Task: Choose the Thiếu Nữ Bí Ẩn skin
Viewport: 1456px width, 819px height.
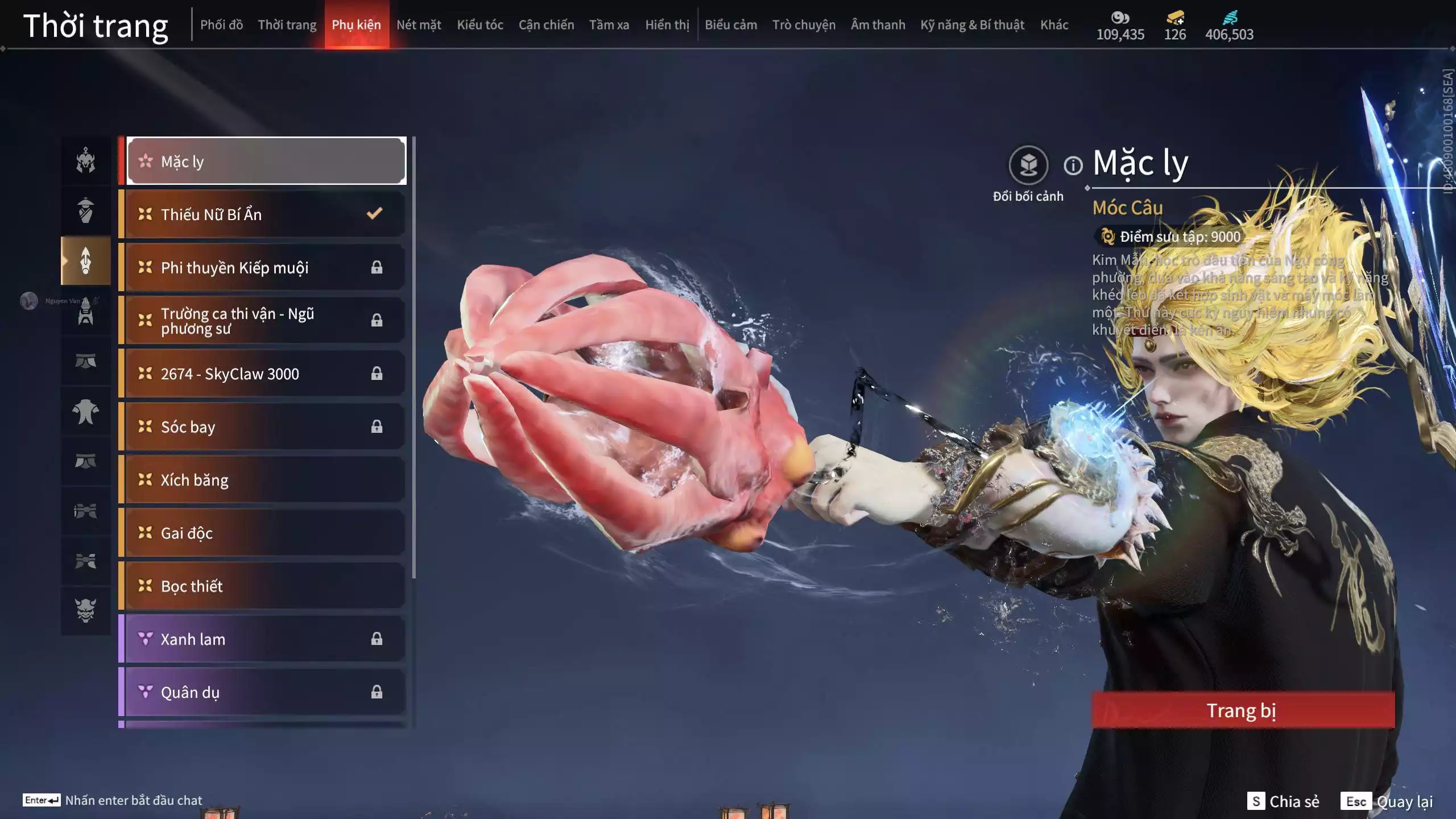Action: pyautogui.click(x=265, y=214)
